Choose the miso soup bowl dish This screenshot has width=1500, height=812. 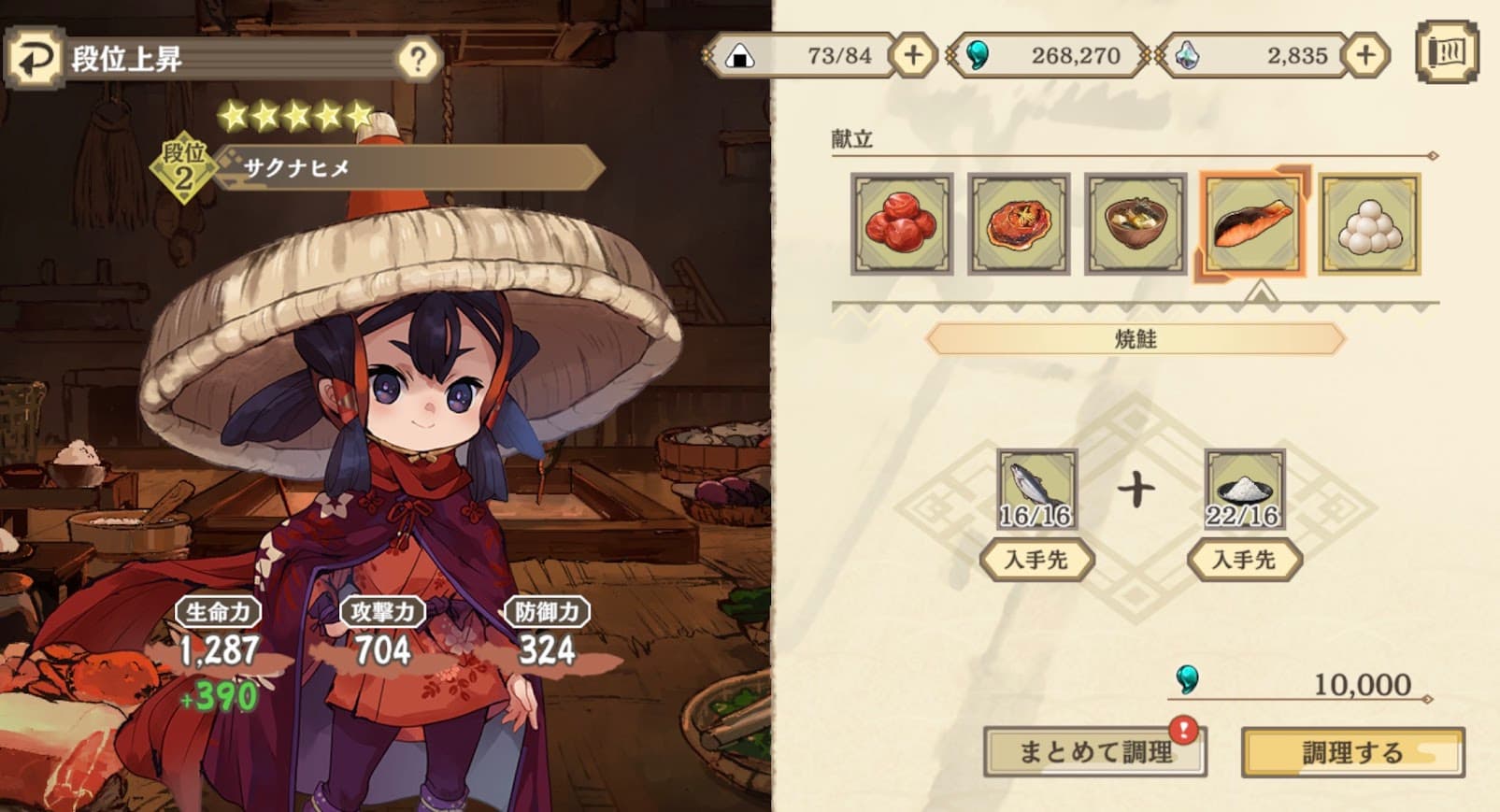[x=1136, y=224]
